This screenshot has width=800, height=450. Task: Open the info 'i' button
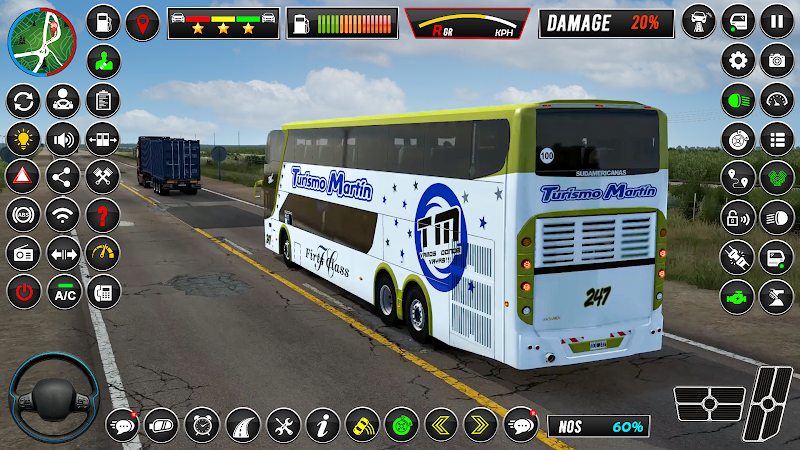tap(322, 425)
